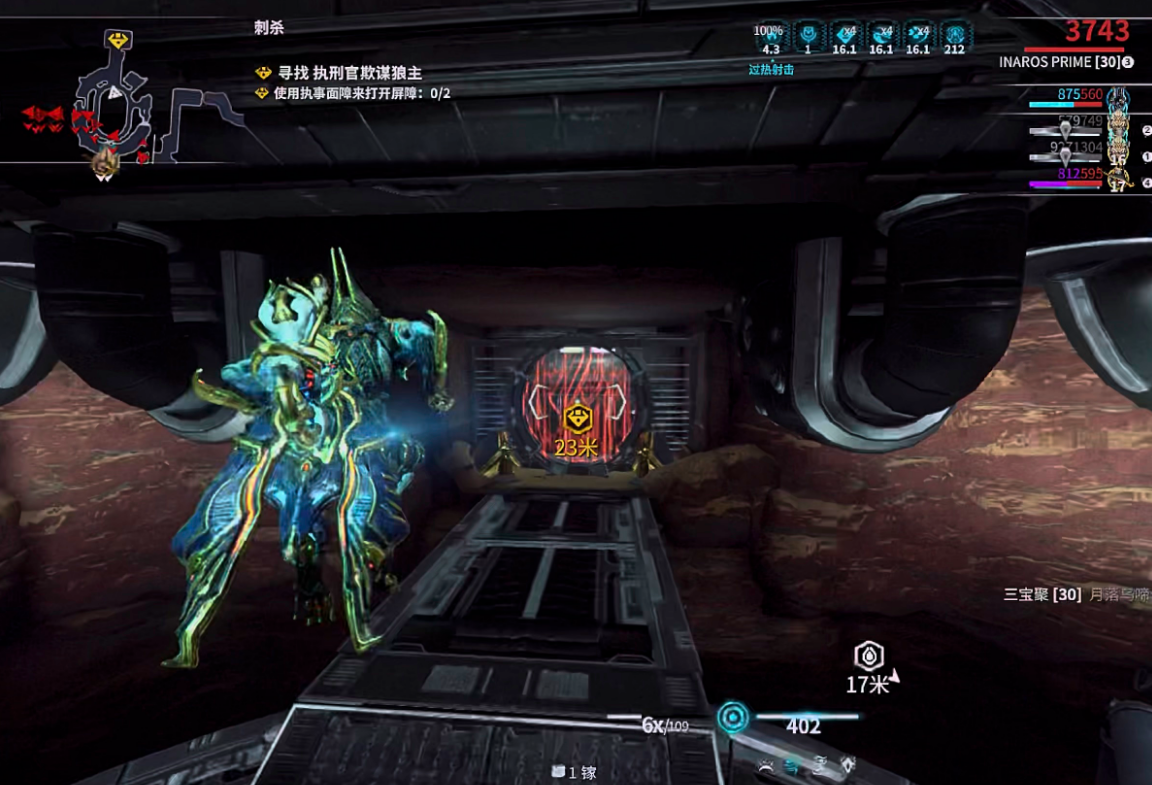The width and height of the screenshot is (1152, 785).
Task: Select the yellow objective marker on the minimap
Action: (x=119, y=41)
